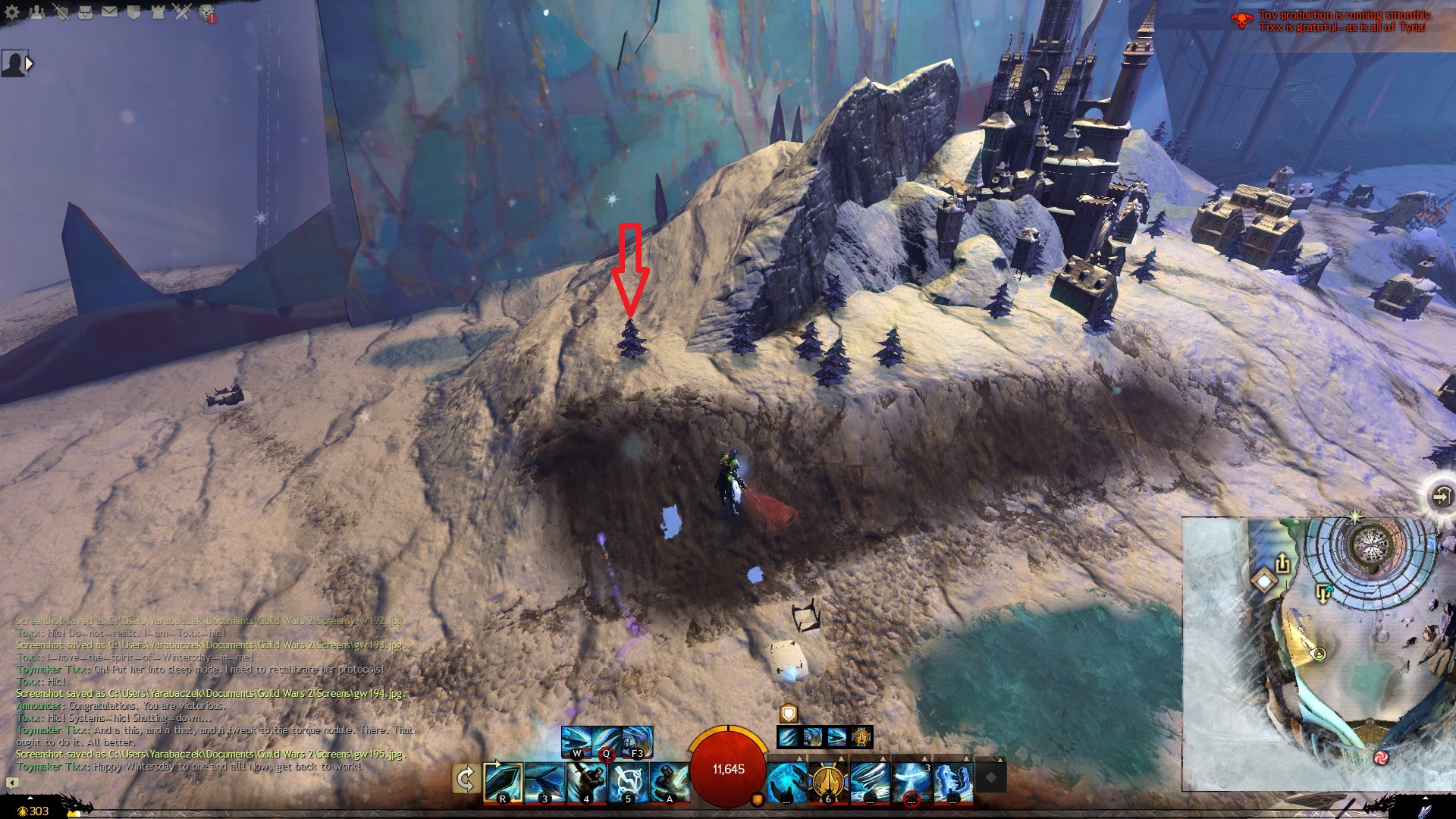Open the contacts and LFG panel
This screenshot has width=1456, height=819.
(x=36, y=12)
